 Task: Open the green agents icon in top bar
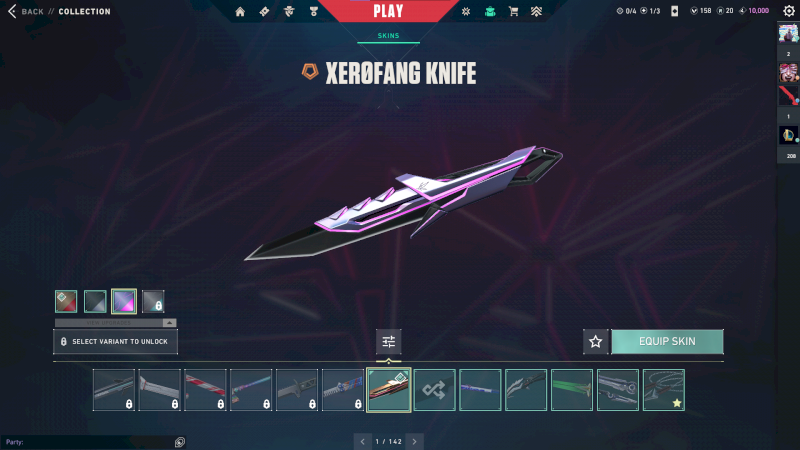click(489, 11)
